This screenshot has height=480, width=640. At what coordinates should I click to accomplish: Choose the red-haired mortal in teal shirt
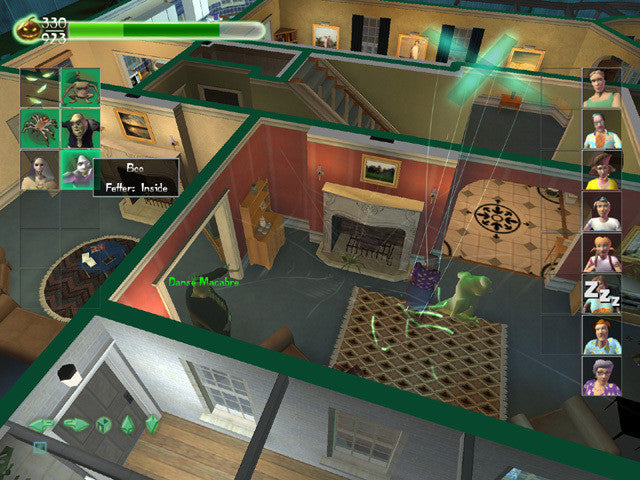pos(602,335)
